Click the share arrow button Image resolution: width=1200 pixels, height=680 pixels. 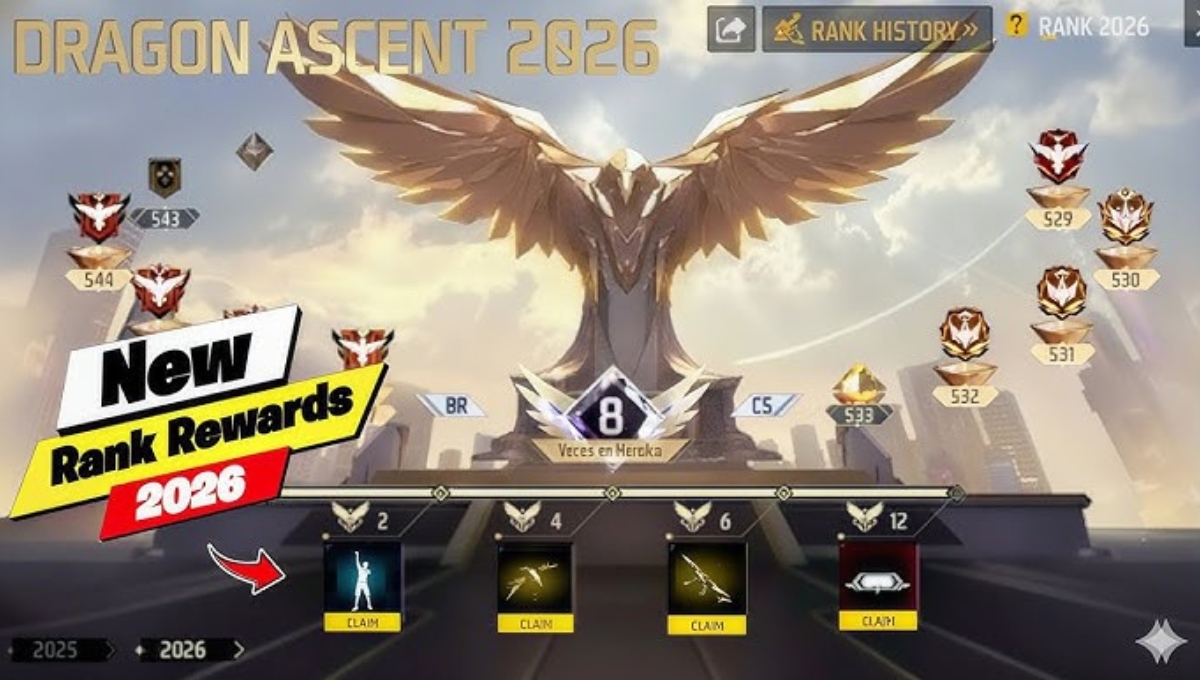tap(731, 29)
